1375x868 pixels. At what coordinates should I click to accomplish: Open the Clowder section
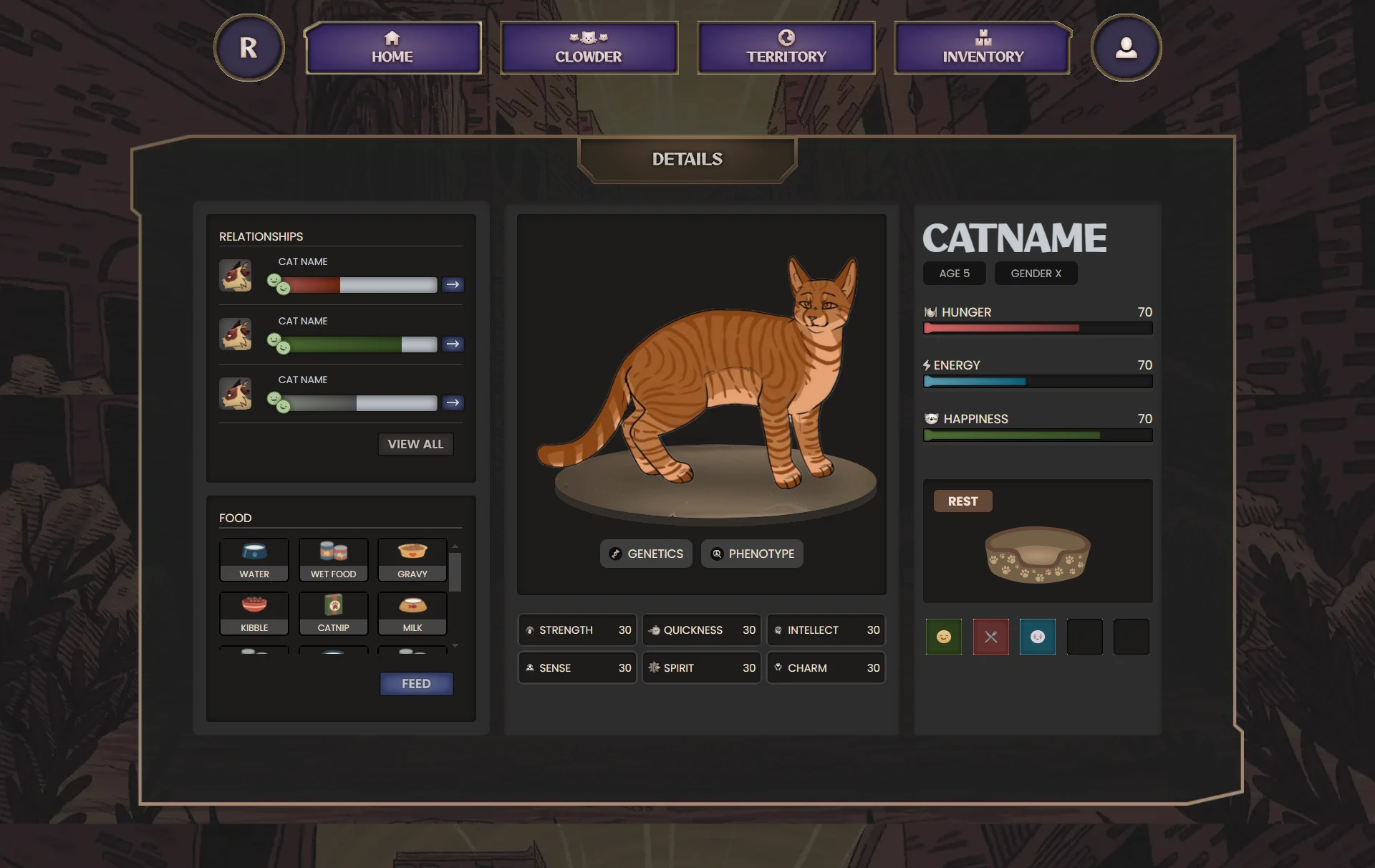[x=589, y=47]
